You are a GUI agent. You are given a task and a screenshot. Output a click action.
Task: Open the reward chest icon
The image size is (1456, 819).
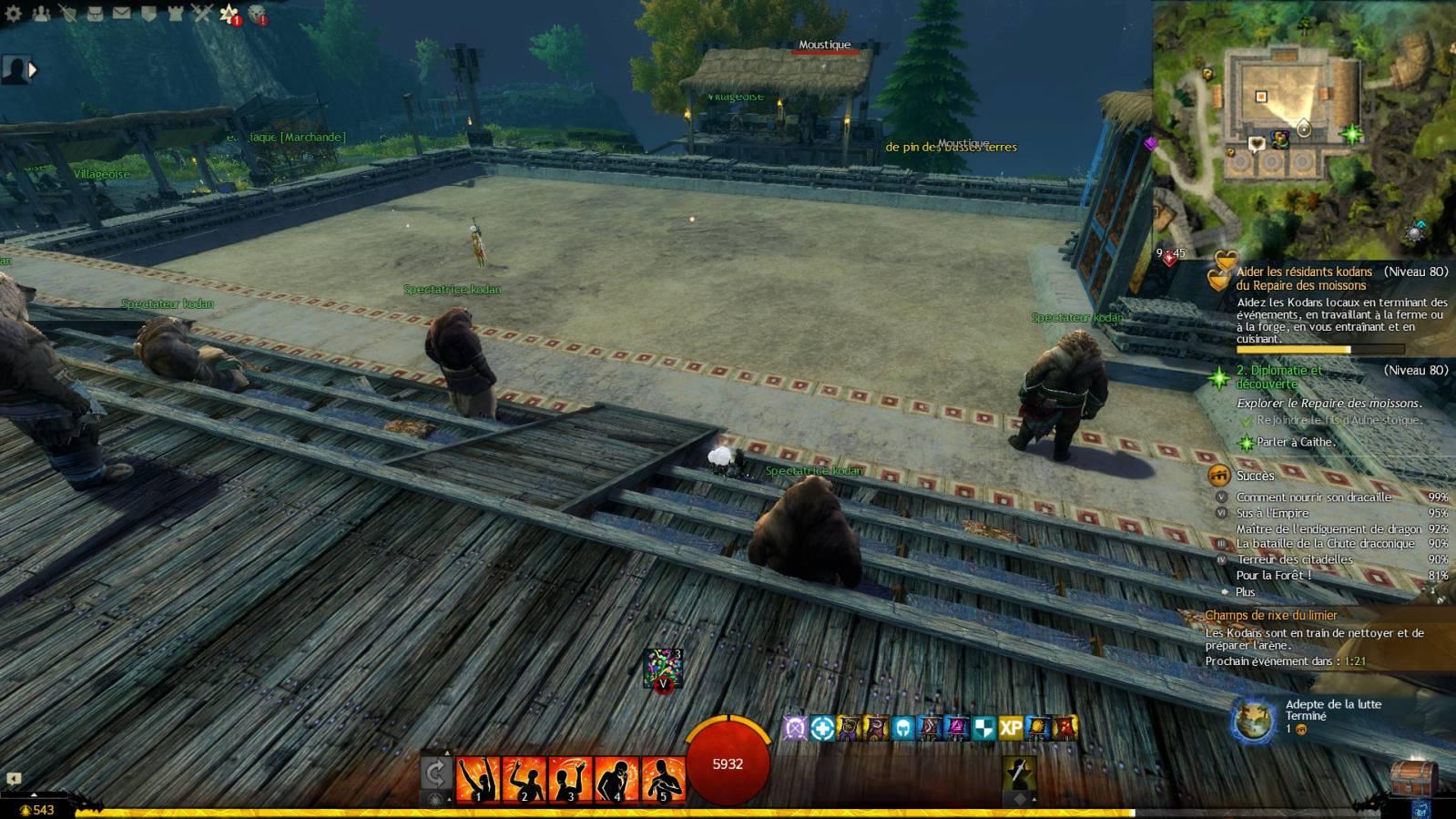[1411, 777]
